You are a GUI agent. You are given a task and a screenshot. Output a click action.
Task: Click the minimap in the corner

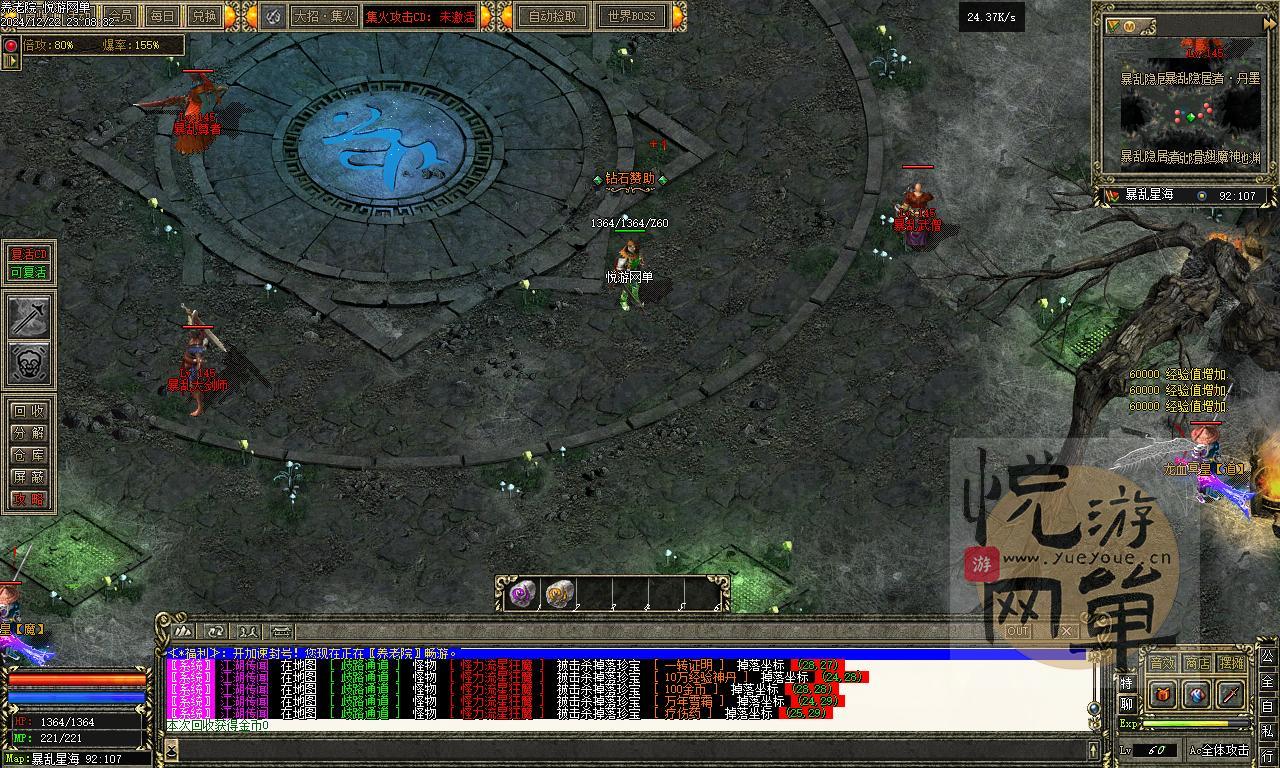1189,109
